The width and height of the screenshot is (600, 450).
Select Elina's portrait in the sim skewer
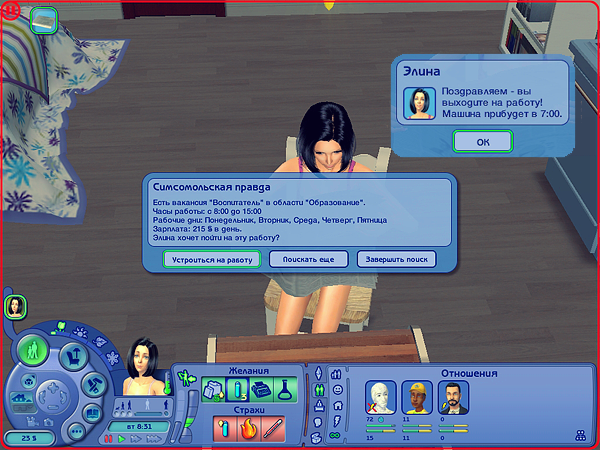tap(16, 308)
